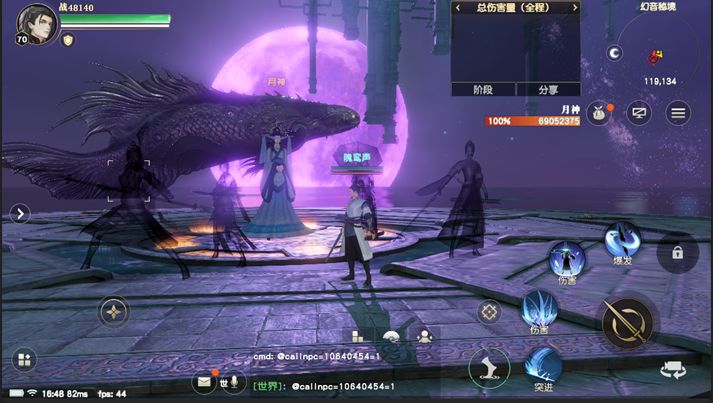This screenshot has width=713, height=403.
Task: Tap the boot dodge button
Action: (x=489, y=367)
